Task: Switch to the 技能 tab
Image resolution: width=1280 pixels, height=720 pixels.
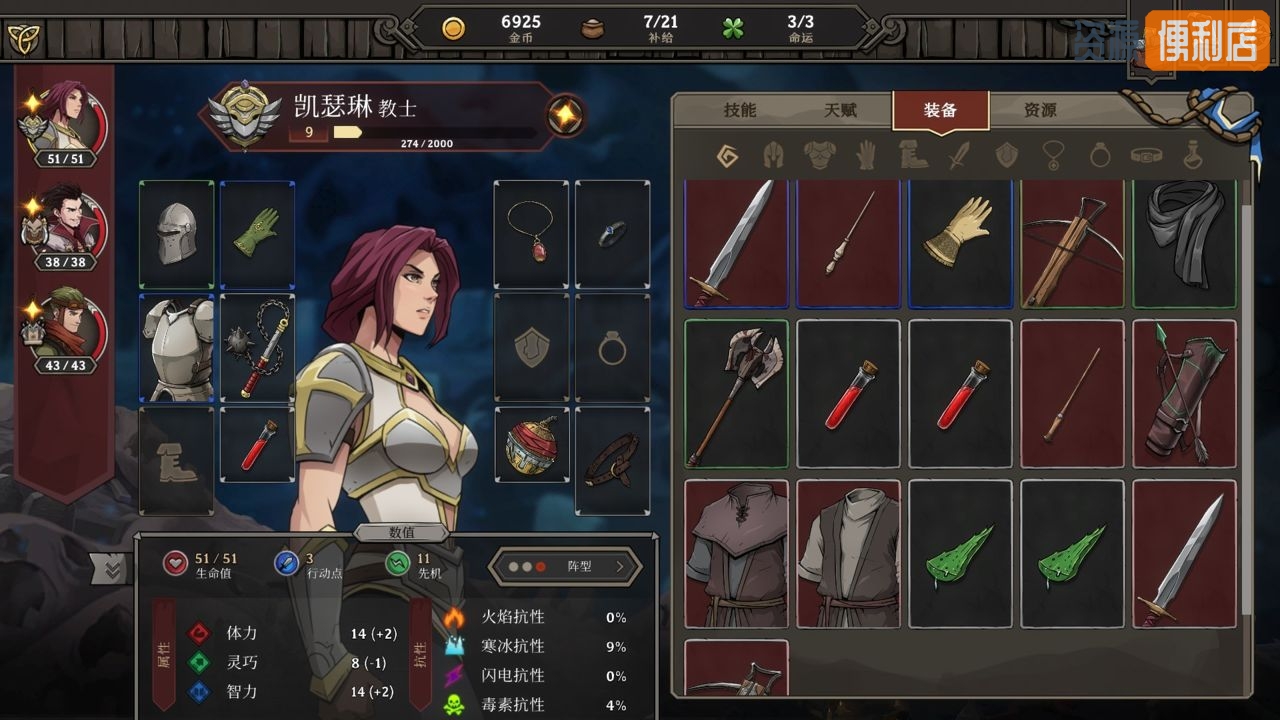Action: pyautogui.click(x=740, y=110)
